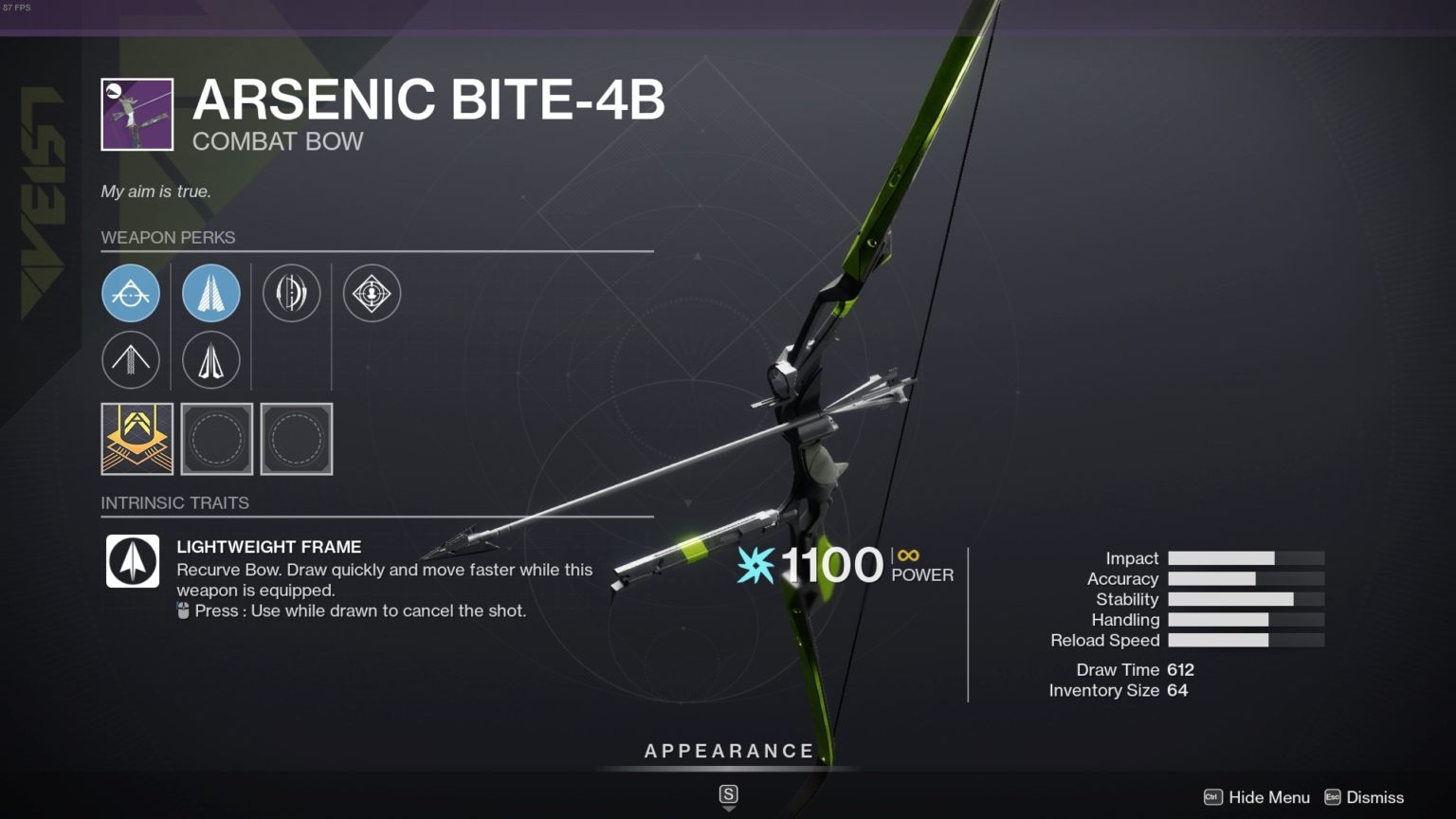Open the Appearance section

tap(728, 751)
